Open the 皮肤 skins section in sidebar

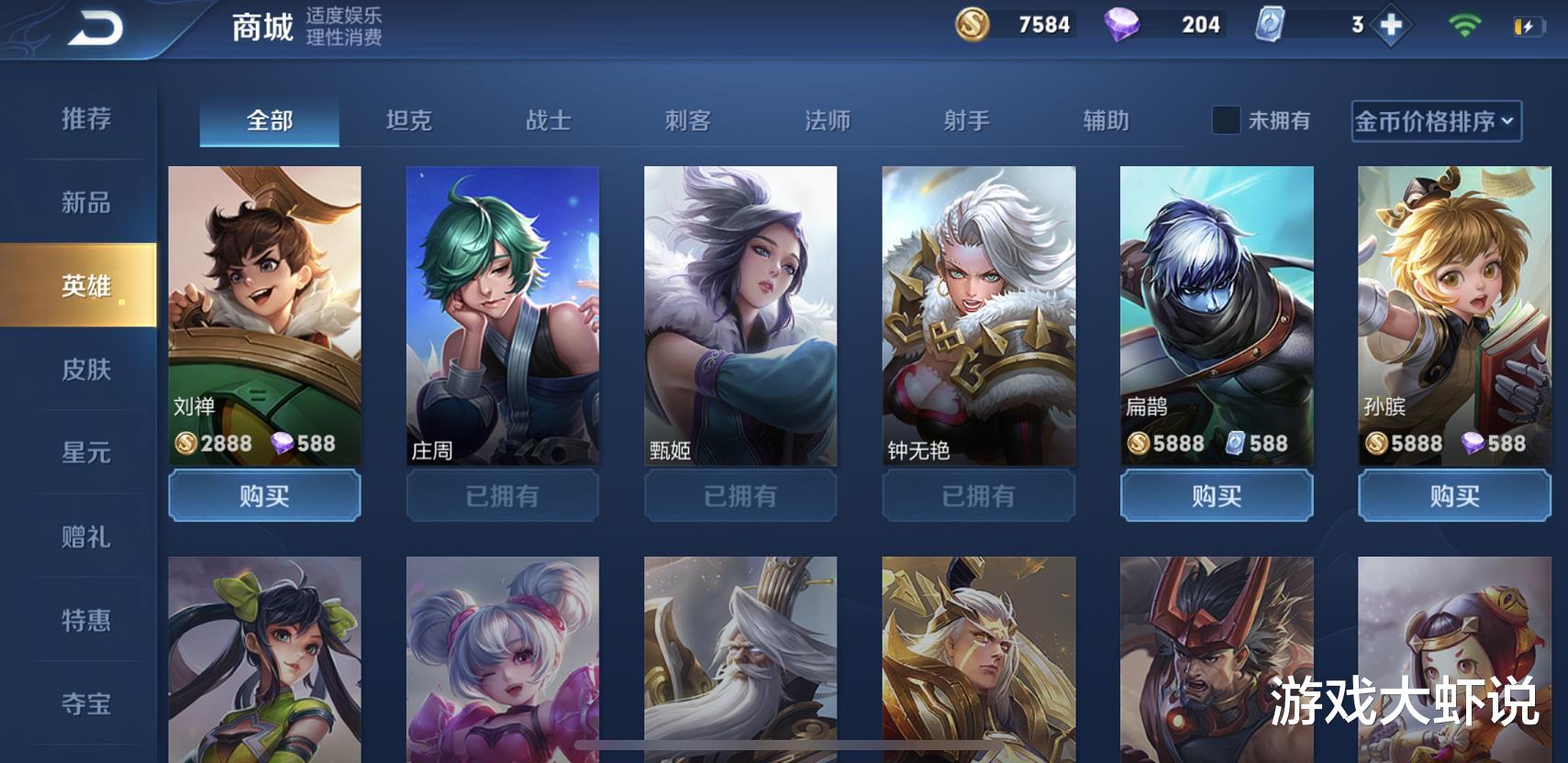tap(86, 370)
